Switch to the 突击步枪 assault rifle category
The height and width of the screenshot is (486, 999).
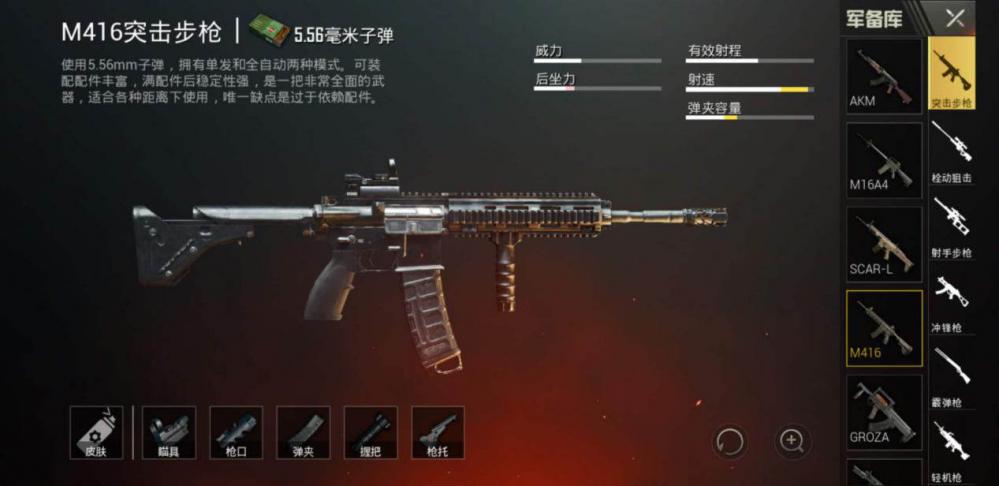point(951,74)
